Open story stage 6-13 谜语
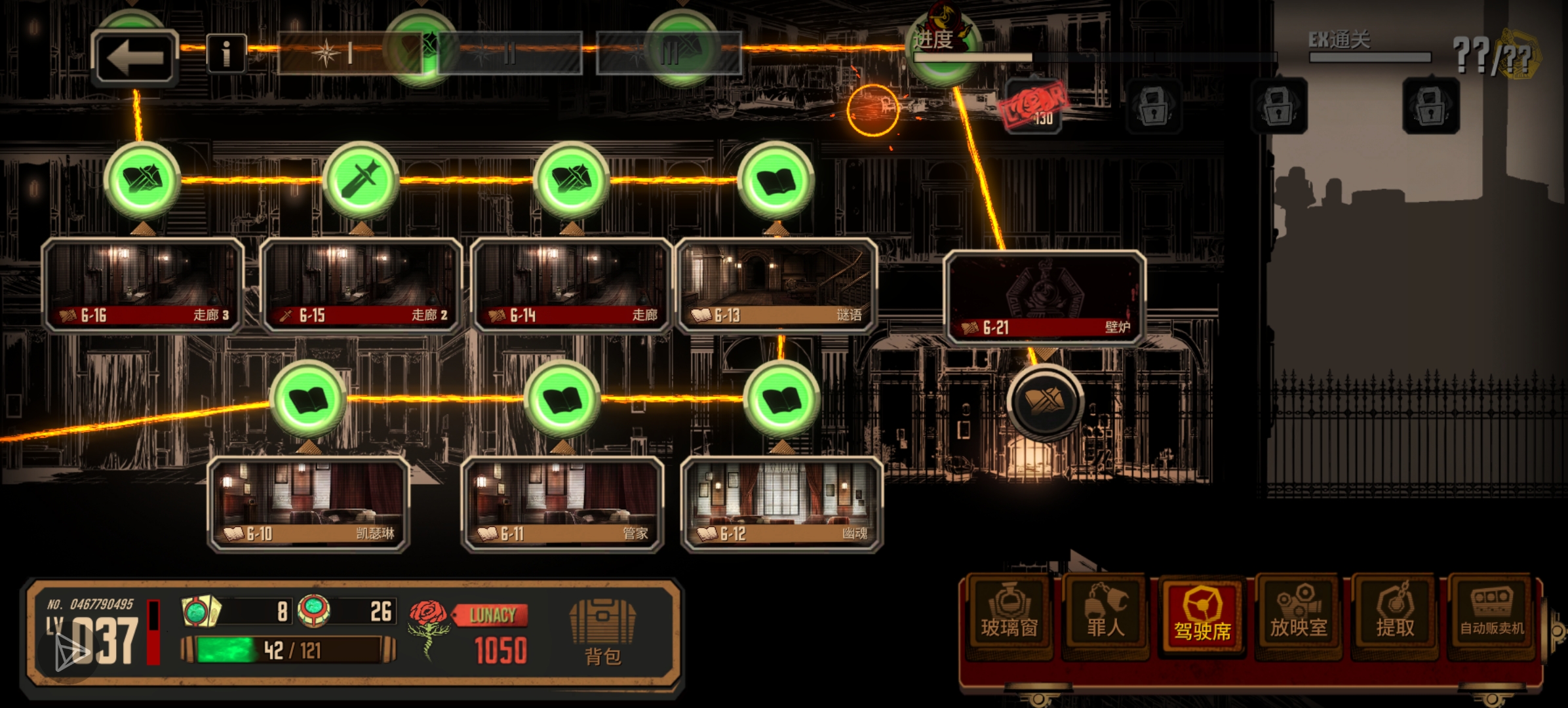Screen dimensions: 1568x708 click(776, 285)
